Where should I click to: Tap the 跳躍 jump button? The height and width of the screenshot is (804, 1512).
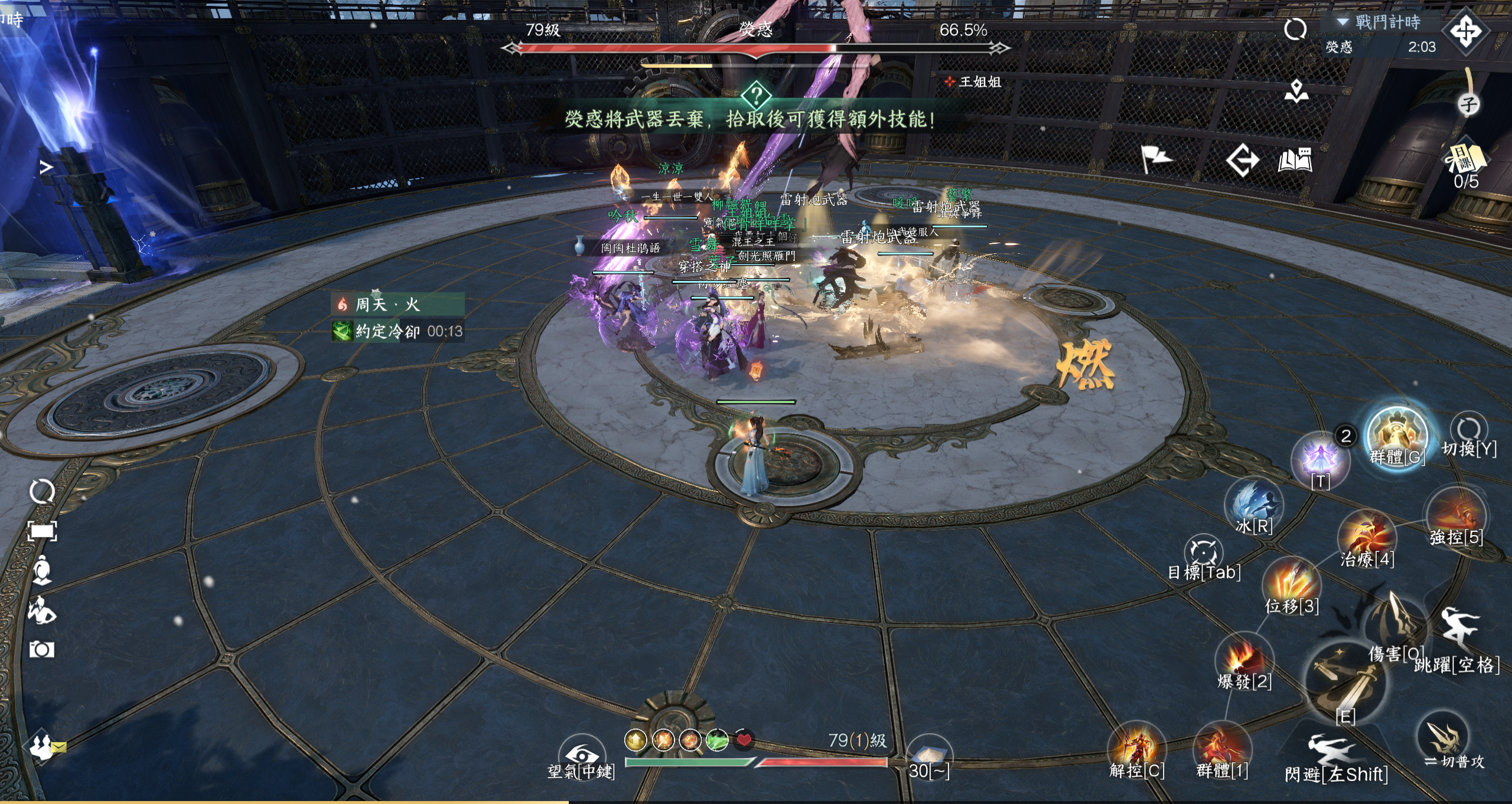click(x=1459, y=630)
